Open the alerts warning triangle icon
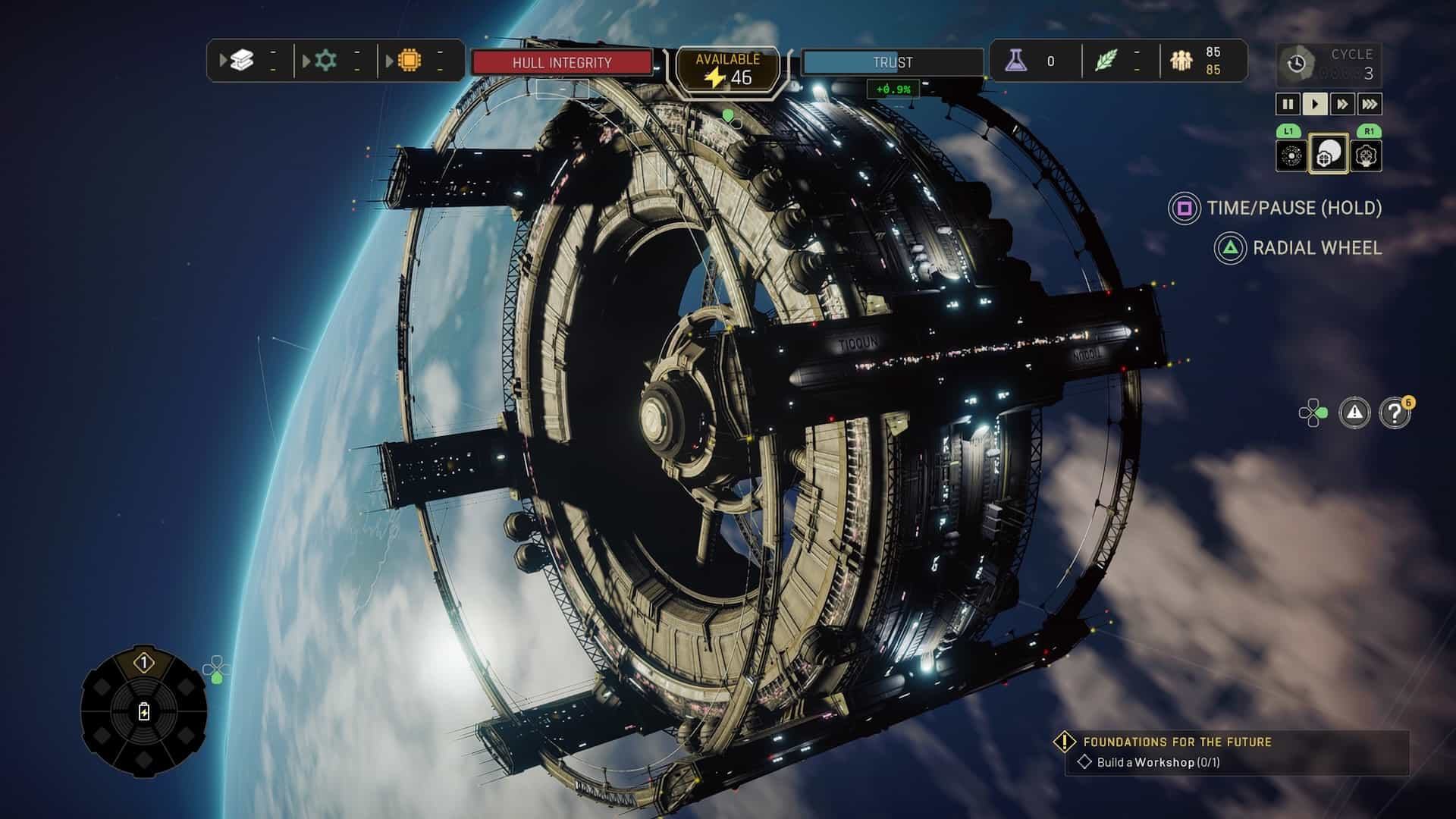Viewport: 1456px width, 819px height. click(1354, 413)
